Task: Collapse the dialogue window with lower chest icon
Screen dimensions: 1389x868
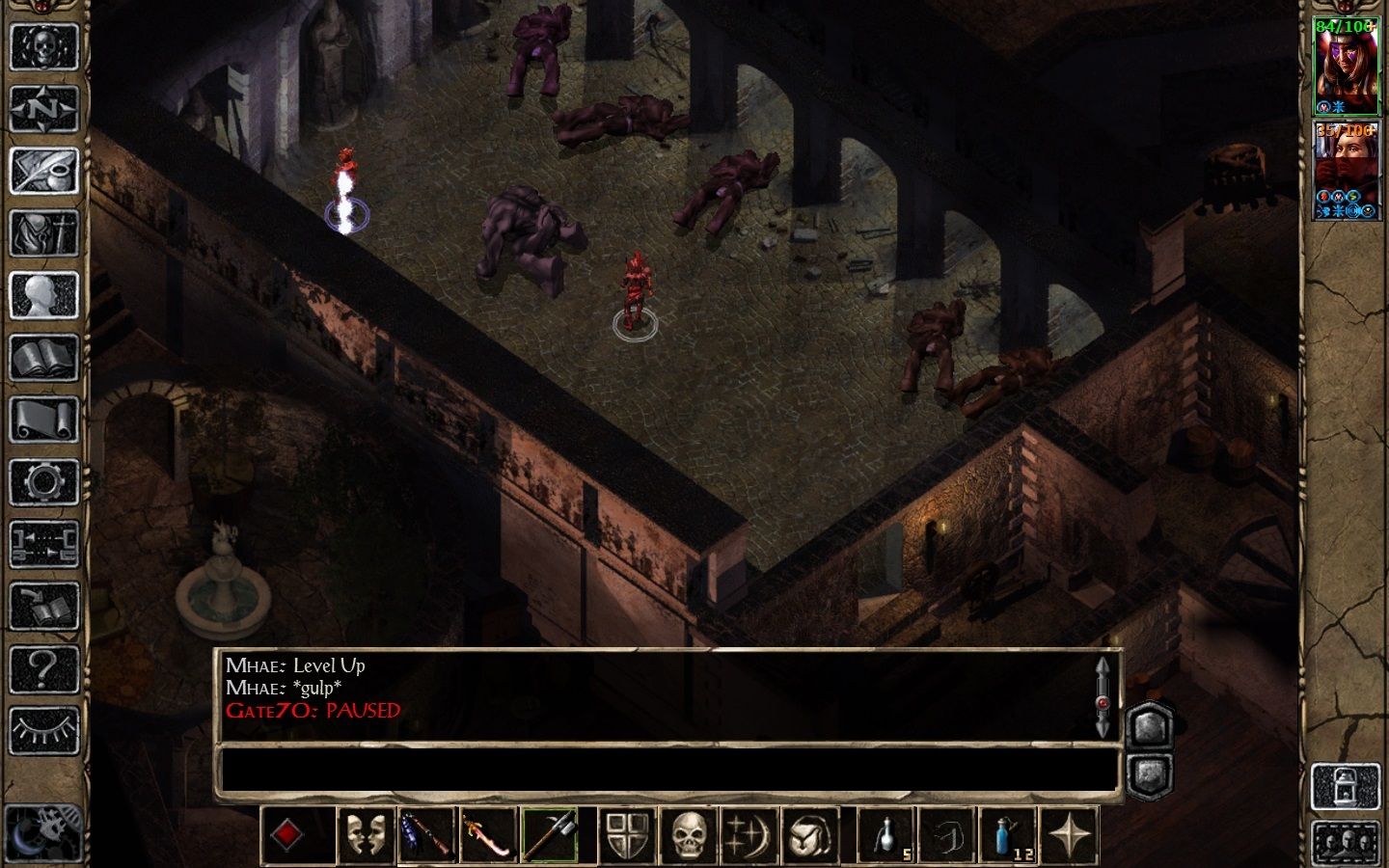Action: click(1149, 773)
